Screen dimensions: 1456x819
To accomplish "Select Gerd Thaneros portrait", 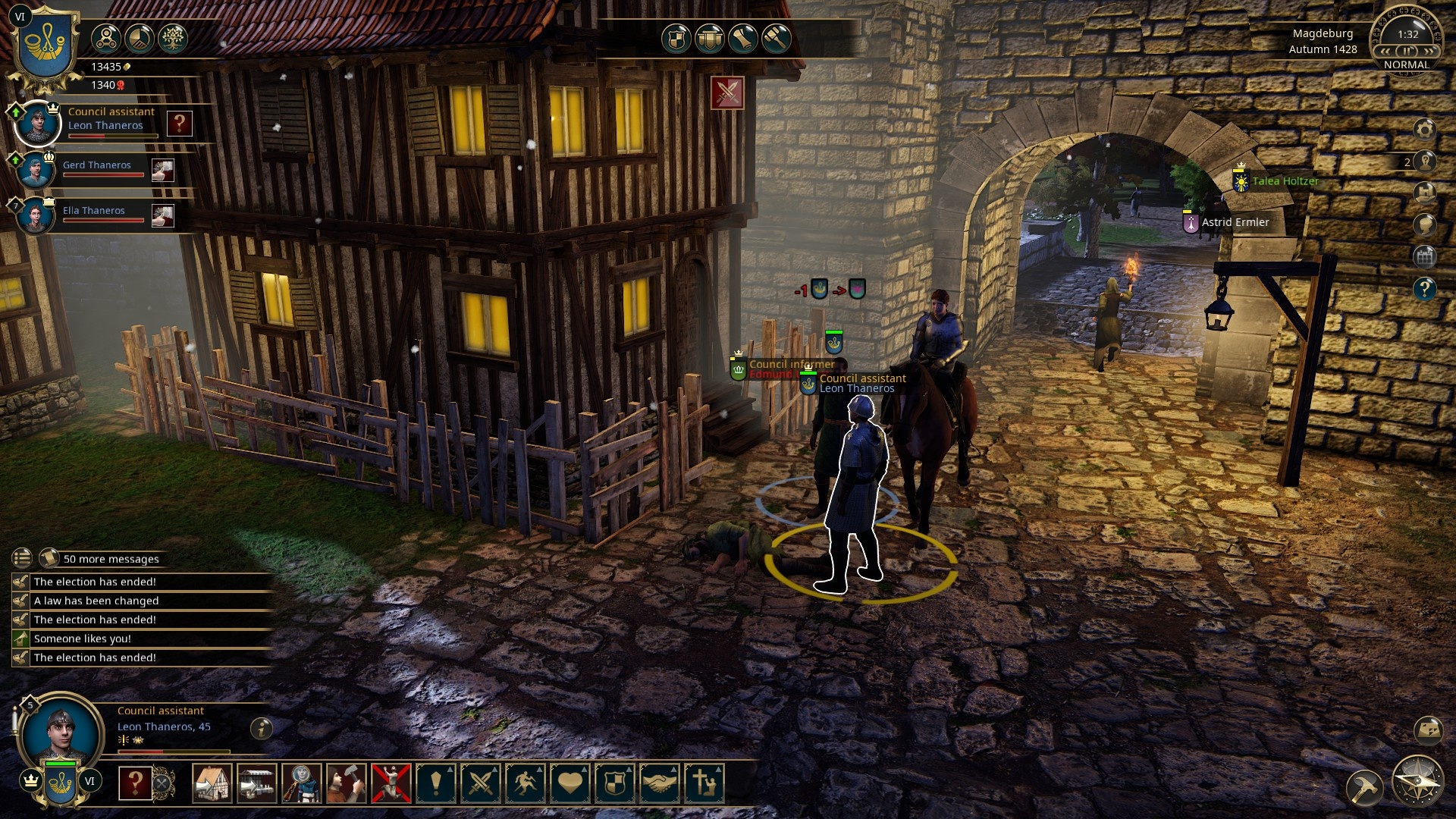I will (36, 169).
